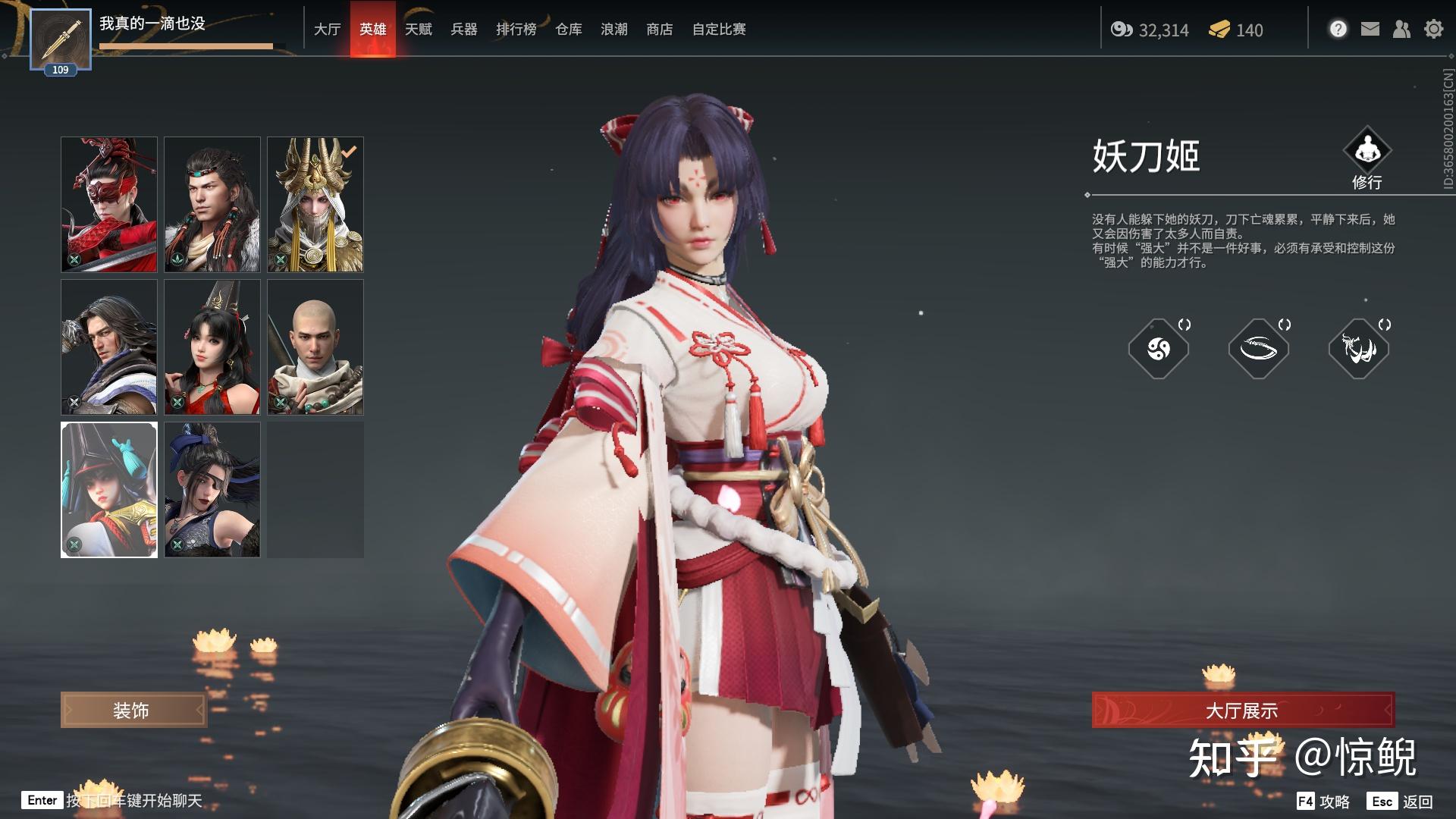The width and height of the screenshot is (1456, 819).
Task: Choose the red-masked hero portrait
Action: (x=109, y=204)
